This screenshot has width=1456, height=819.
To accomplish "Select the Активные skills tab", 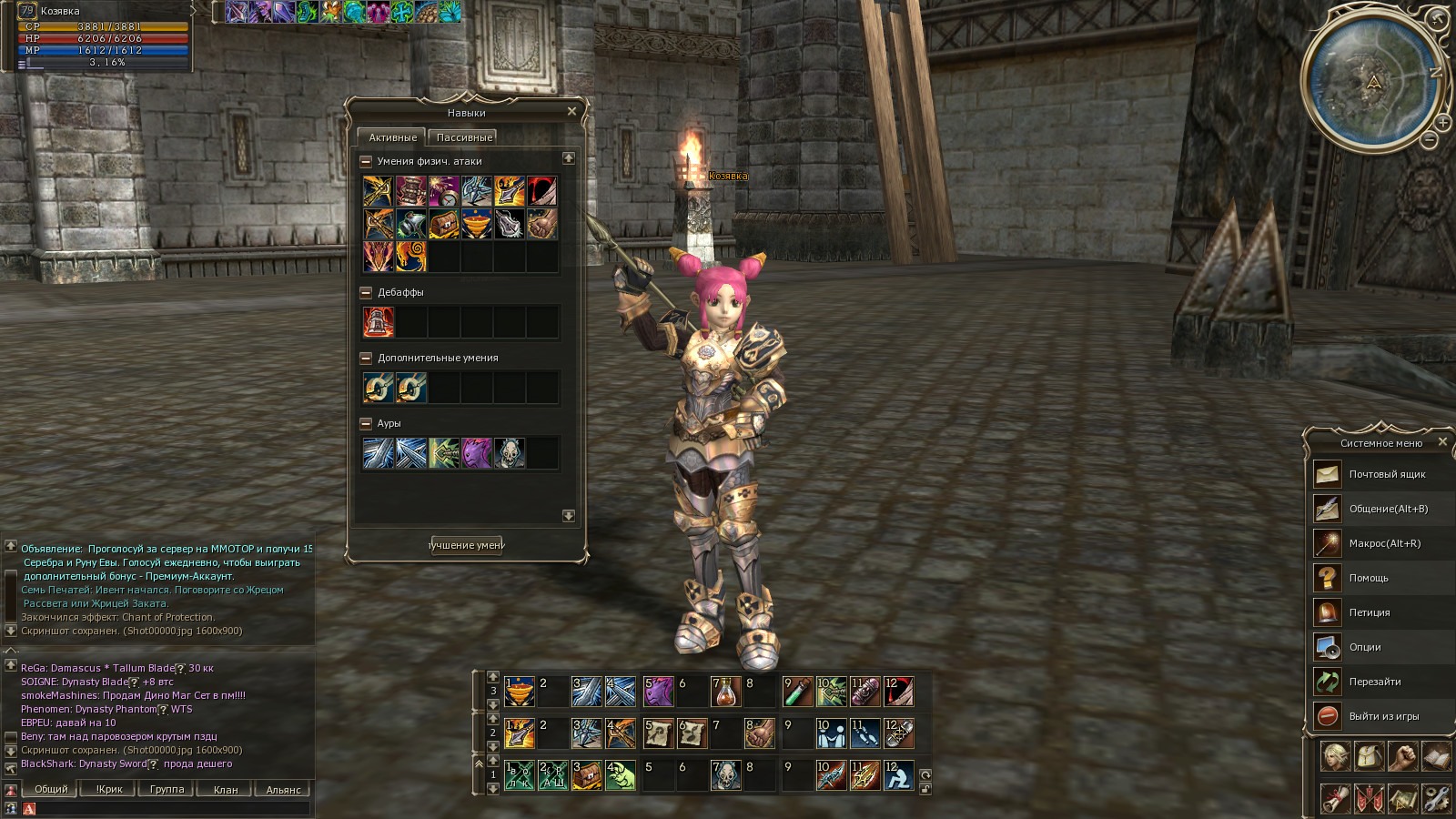I will pos(392,137).
